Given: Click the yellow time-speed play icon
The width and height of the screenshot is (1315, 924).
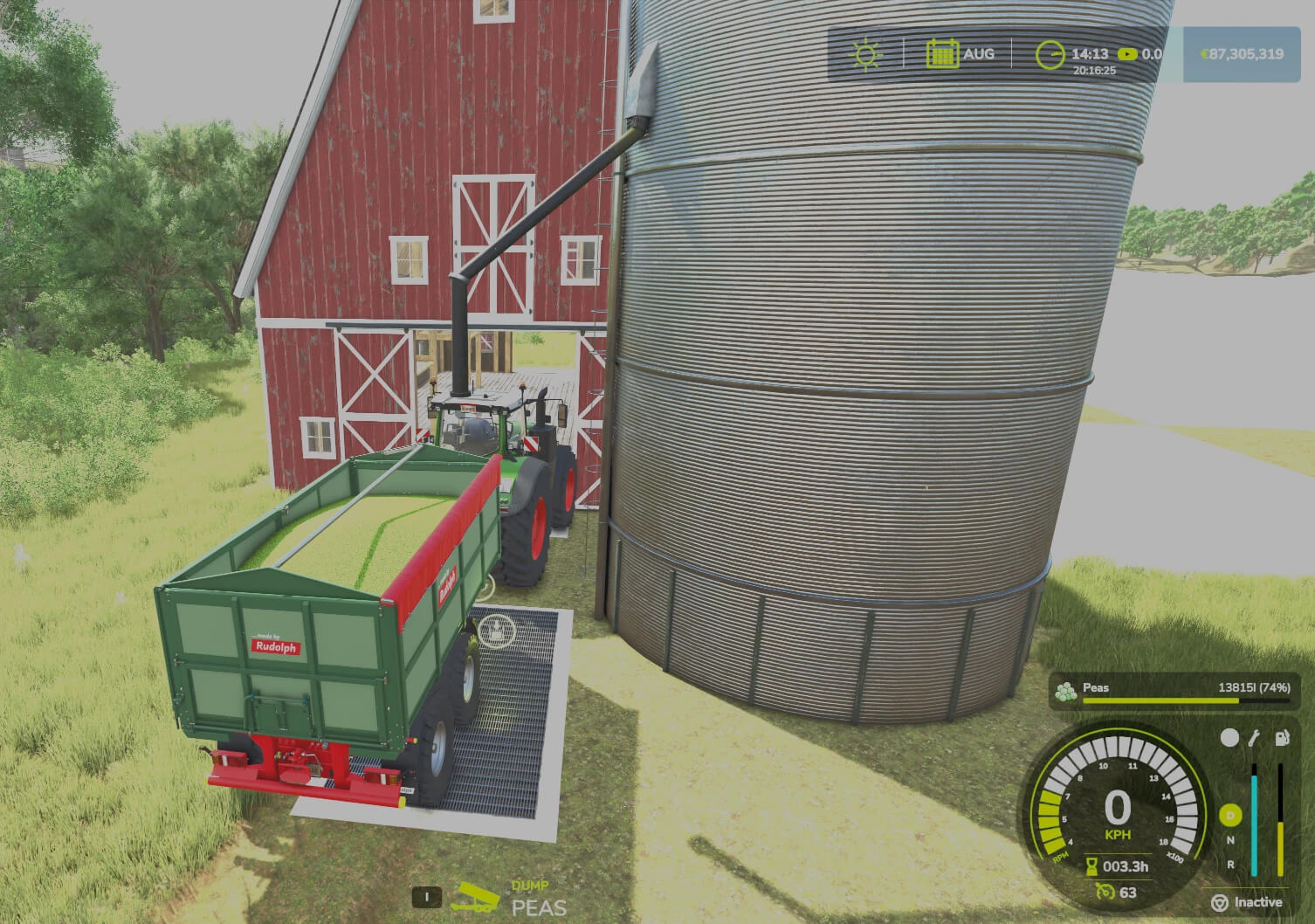Looking at the screenshot, I should coord(1126,54).
